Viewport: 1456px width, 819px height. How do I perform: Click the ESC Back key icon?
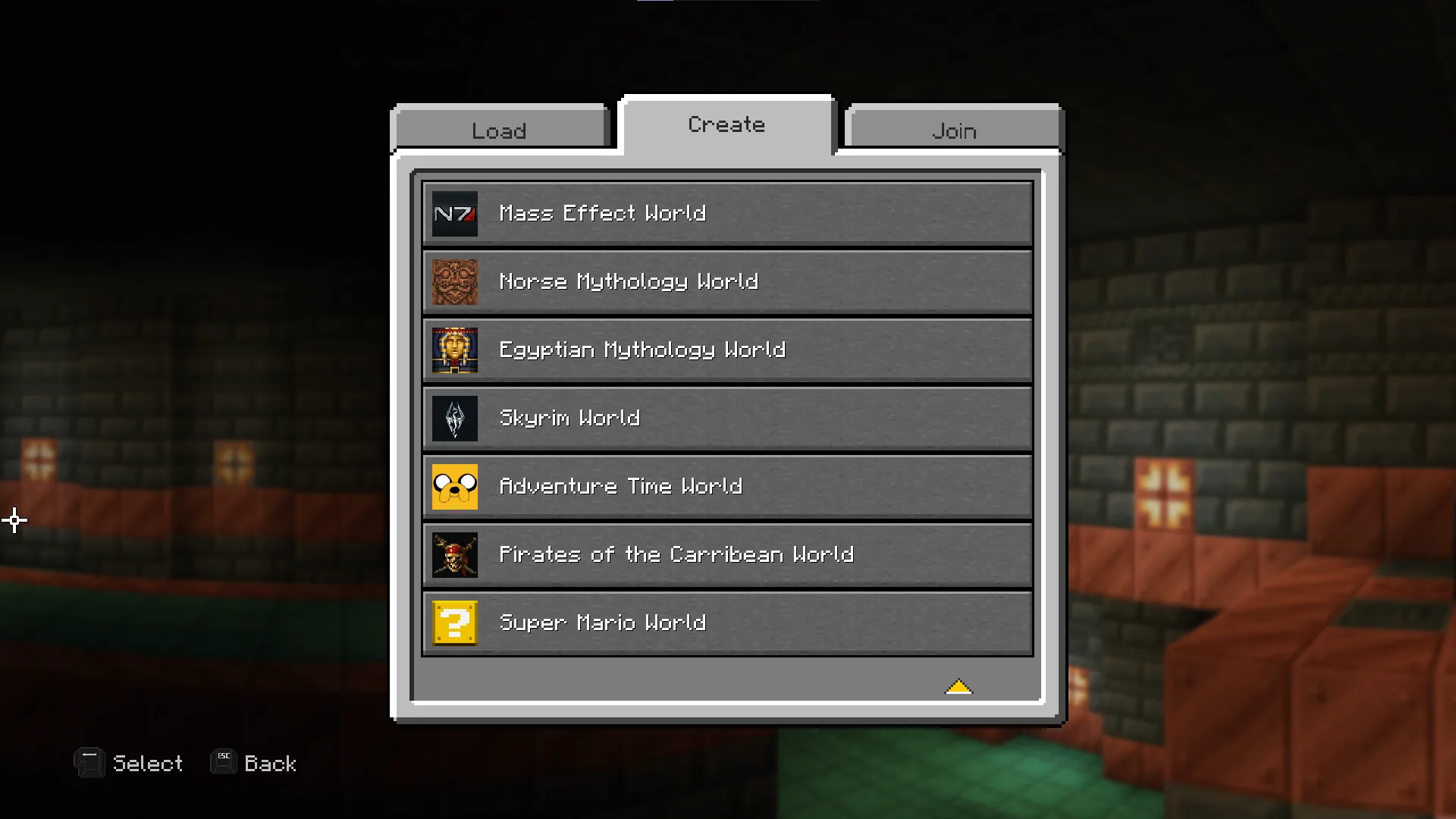[222, 762]
